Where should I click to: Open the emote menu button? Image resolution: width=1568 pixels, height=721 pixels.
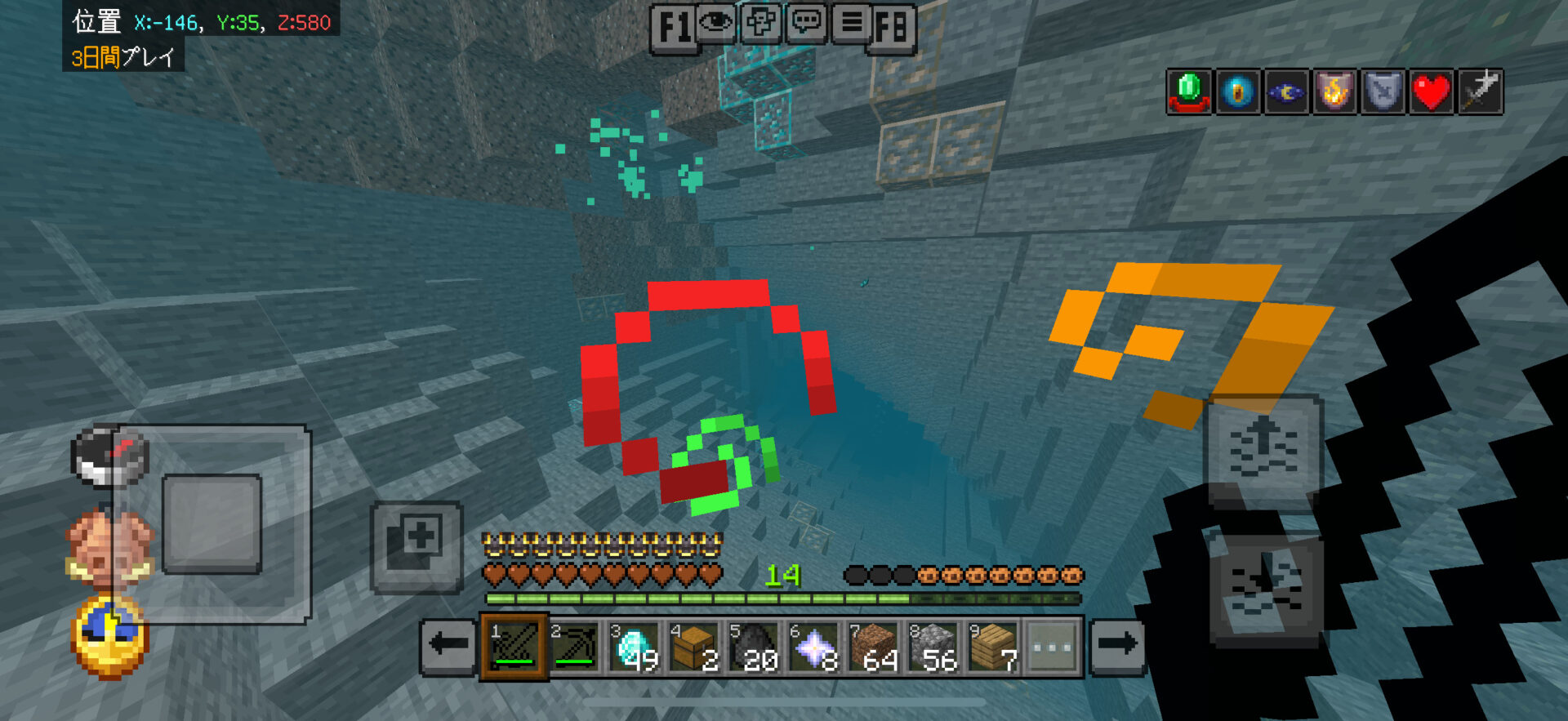click(760, 22)
